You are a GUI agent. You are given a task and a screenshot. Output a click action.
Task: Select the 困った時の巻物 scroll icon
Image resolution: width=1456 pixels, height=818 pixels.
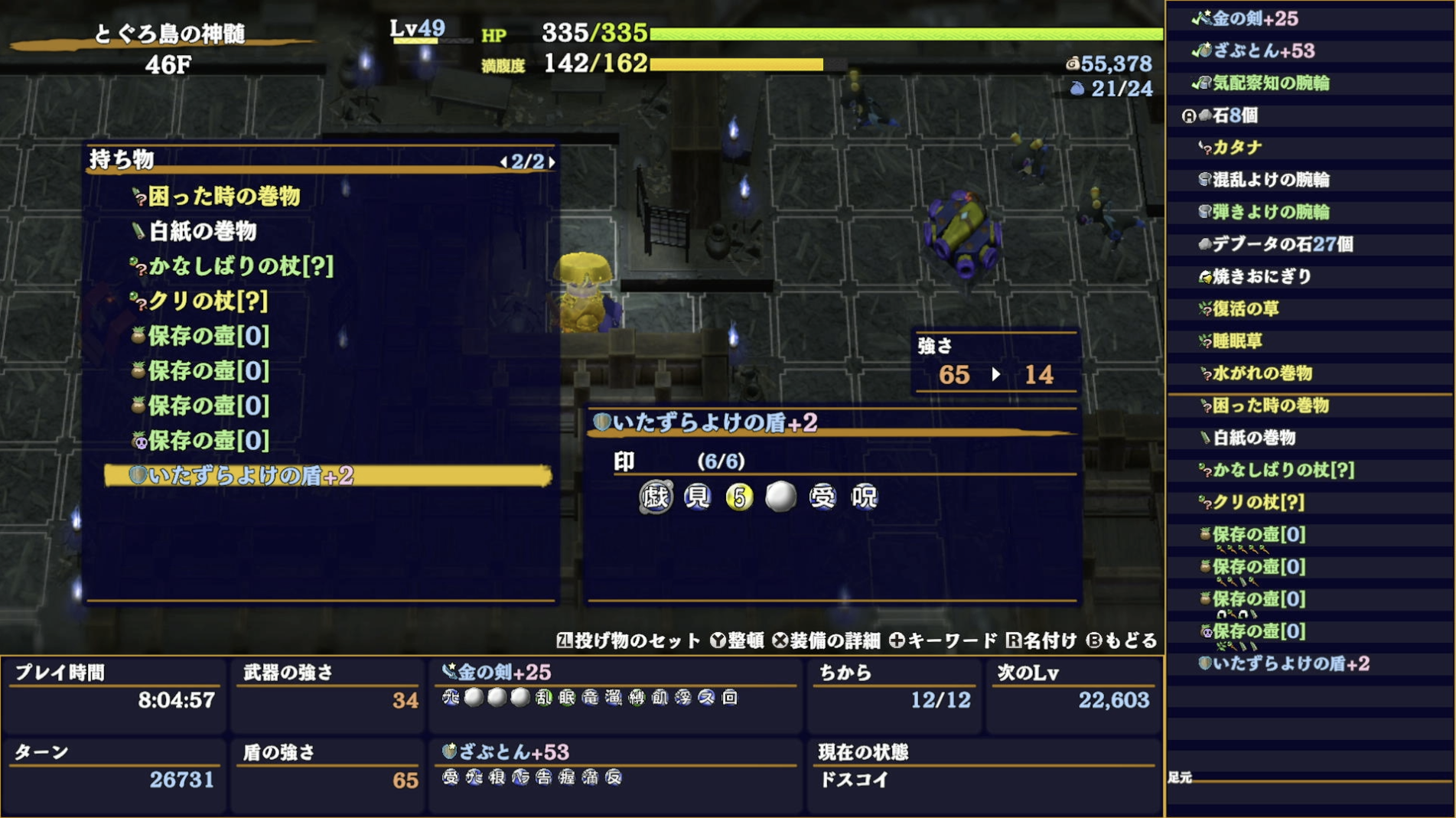138,197
